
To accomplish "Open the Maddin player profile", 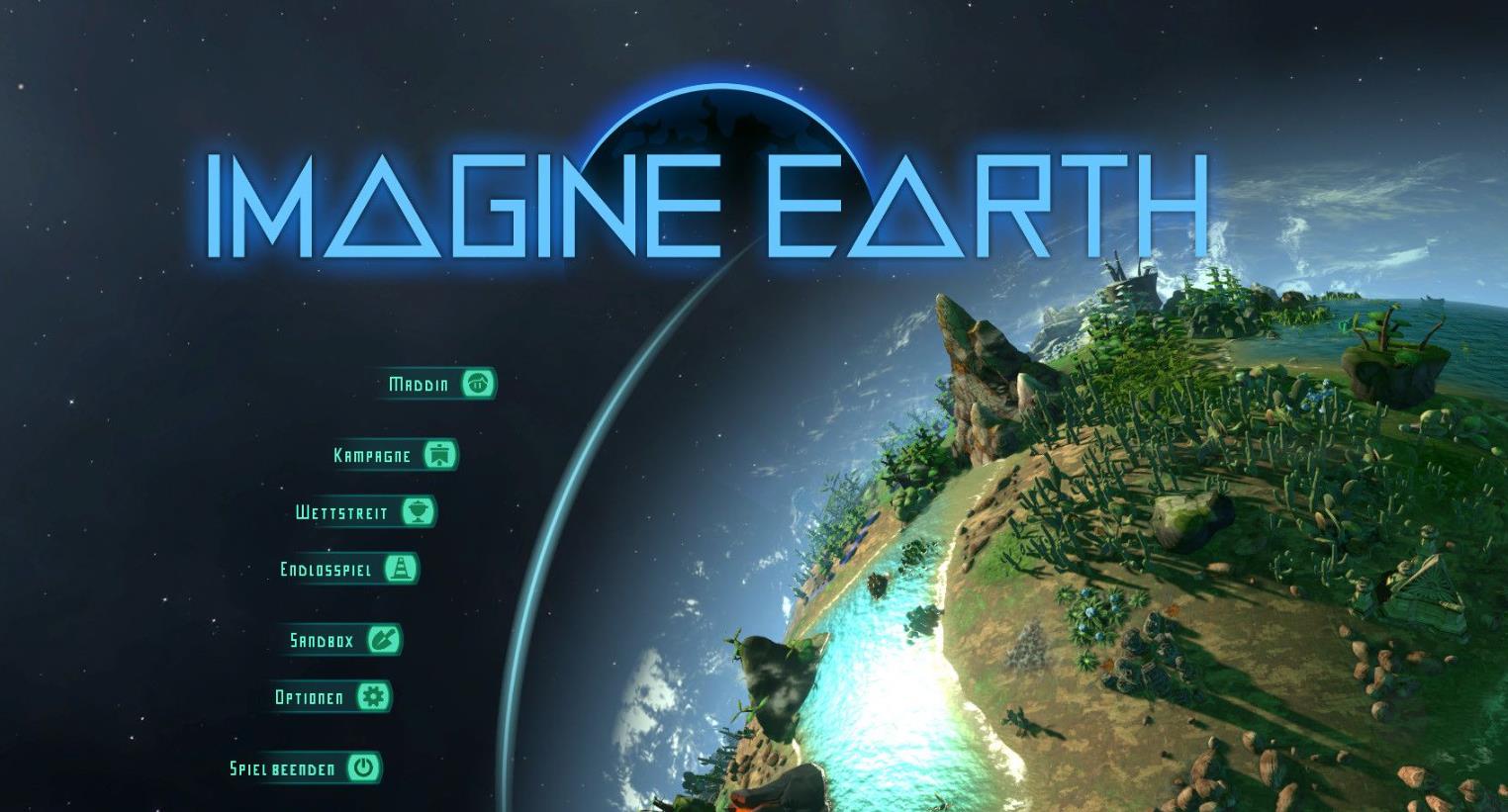I will point(416,384).
